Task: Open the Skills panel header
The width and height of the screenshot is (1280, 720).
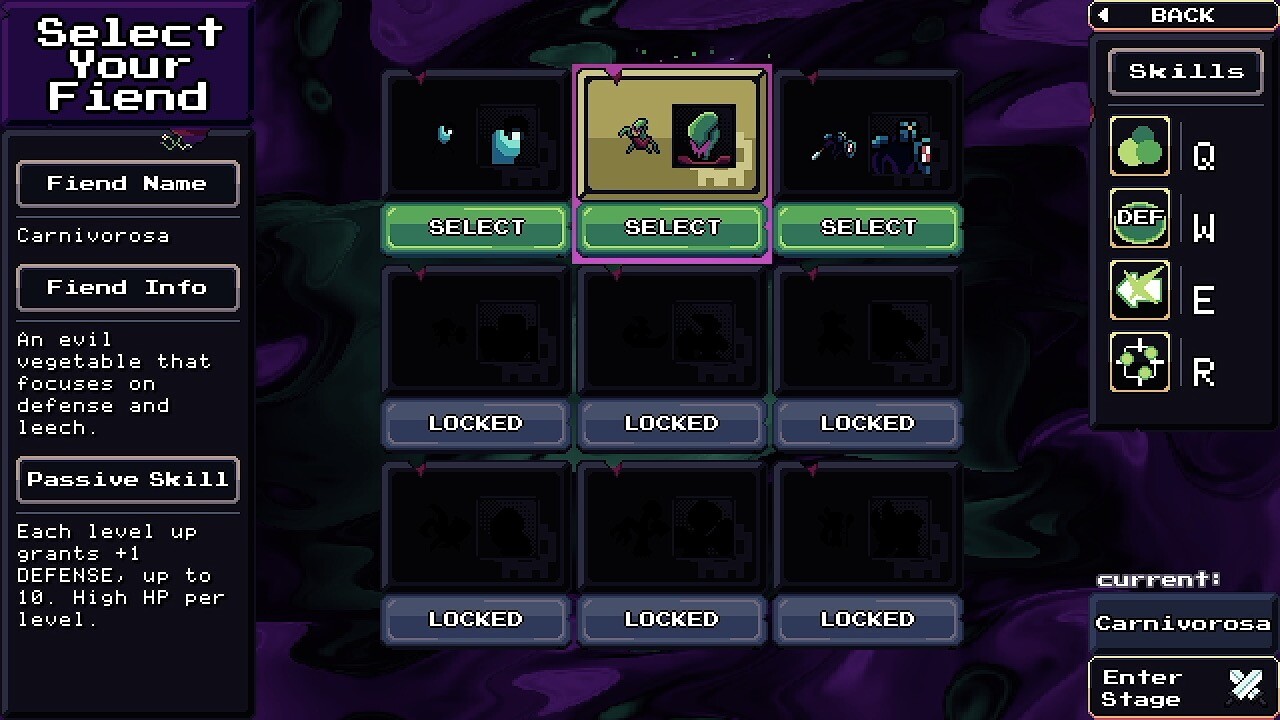Action: pyautogui.click(x=1184, y=71)
